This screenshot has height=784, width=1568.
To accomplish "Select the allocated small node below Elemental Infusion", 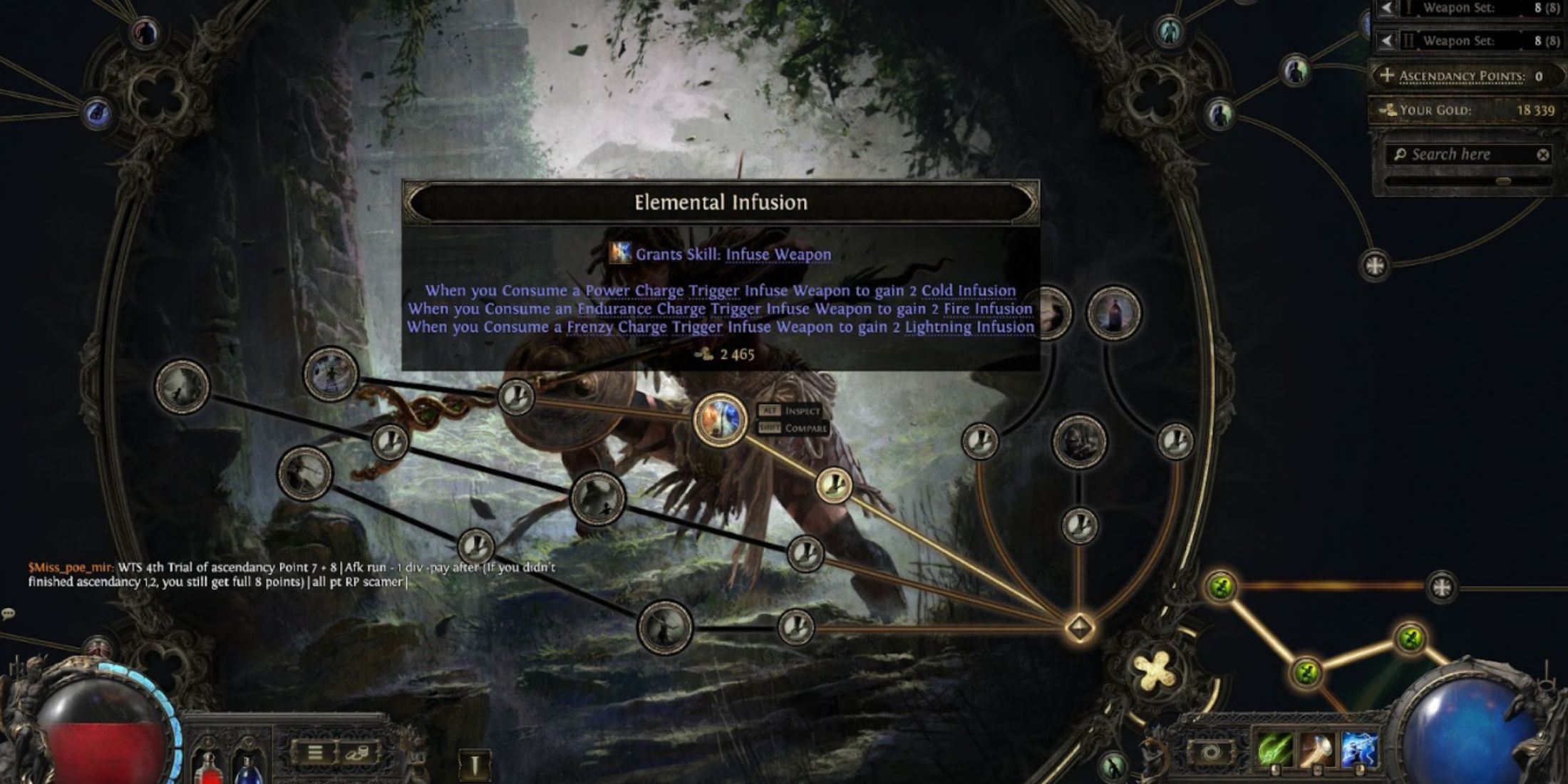I will 832,486.
